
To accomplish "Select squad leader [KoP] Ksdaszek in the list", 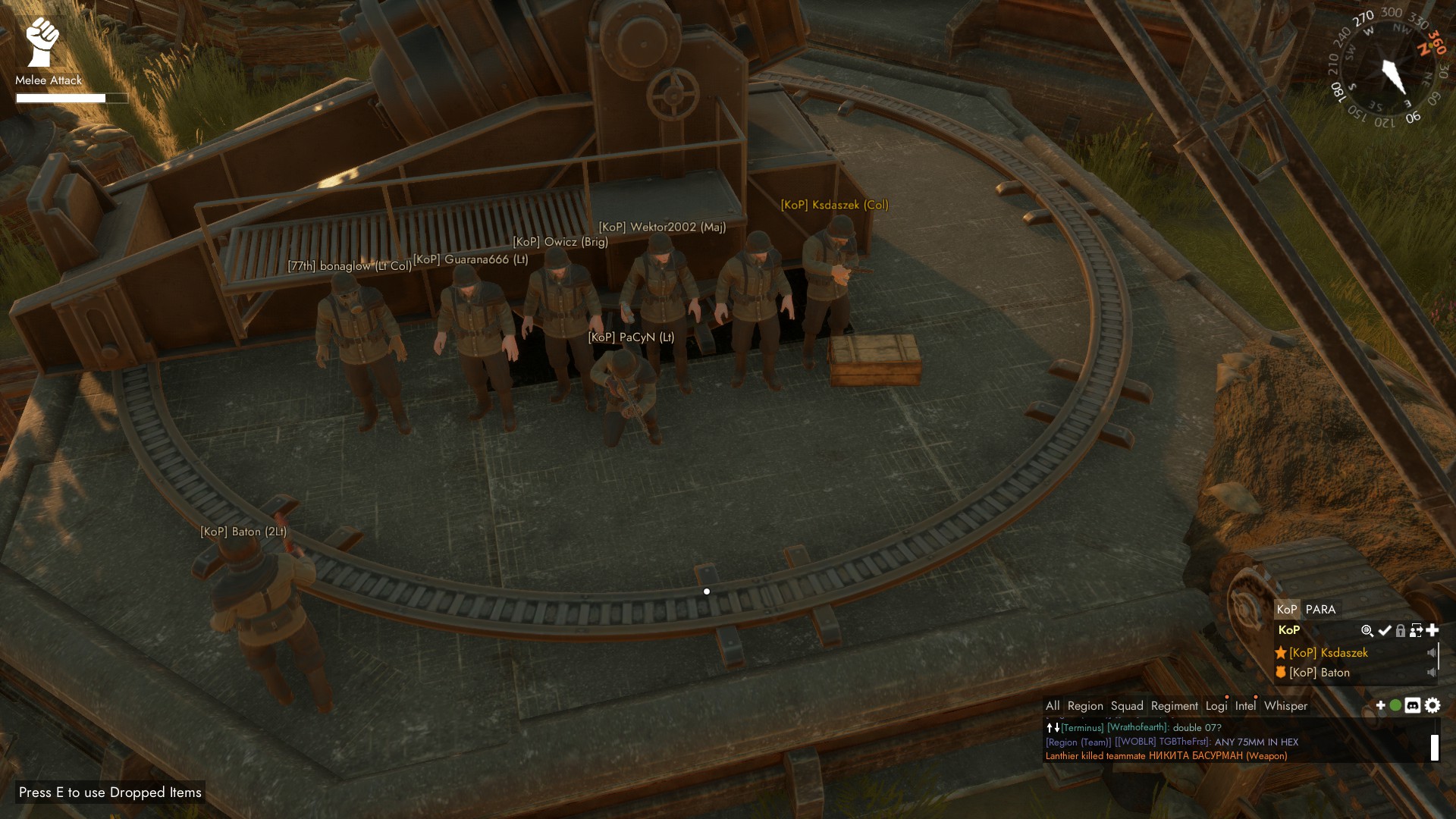I will (1329, 653).
